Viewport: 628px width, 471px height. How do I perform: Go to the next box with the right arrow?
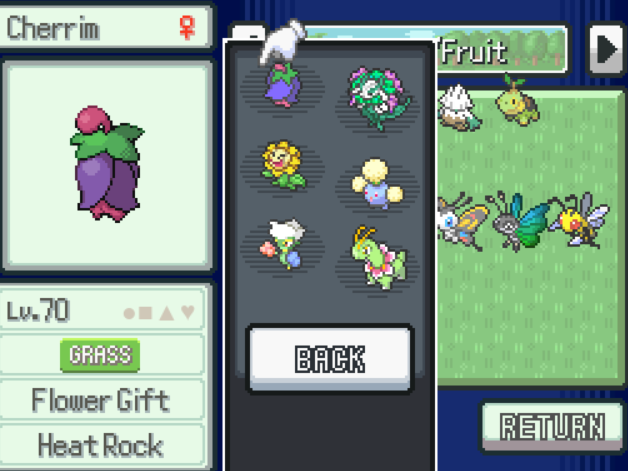click(606, 50)
